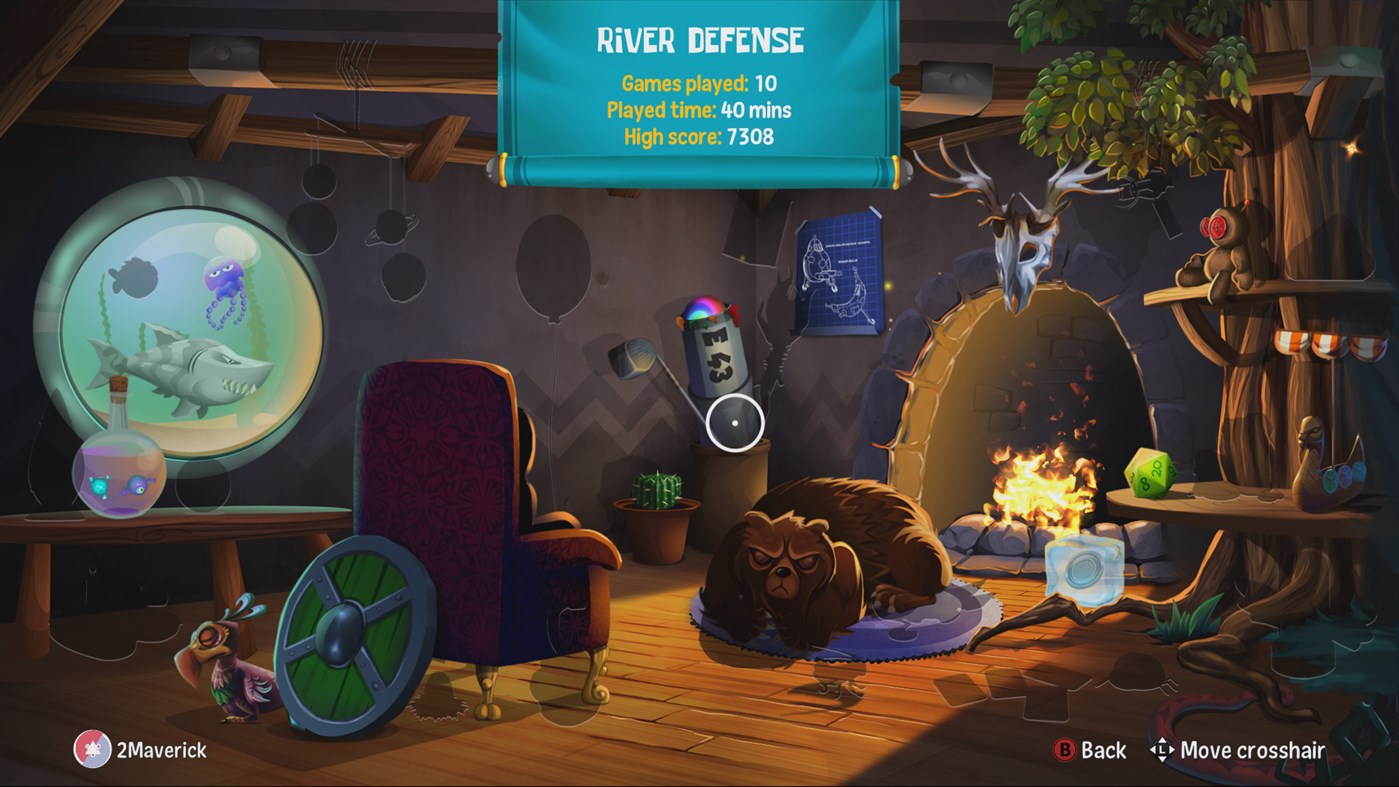The width and height of the screenshot is (1399, 787).
Task: Click the jellyfish inside the aquarium
Action: [x=225, y=280]
